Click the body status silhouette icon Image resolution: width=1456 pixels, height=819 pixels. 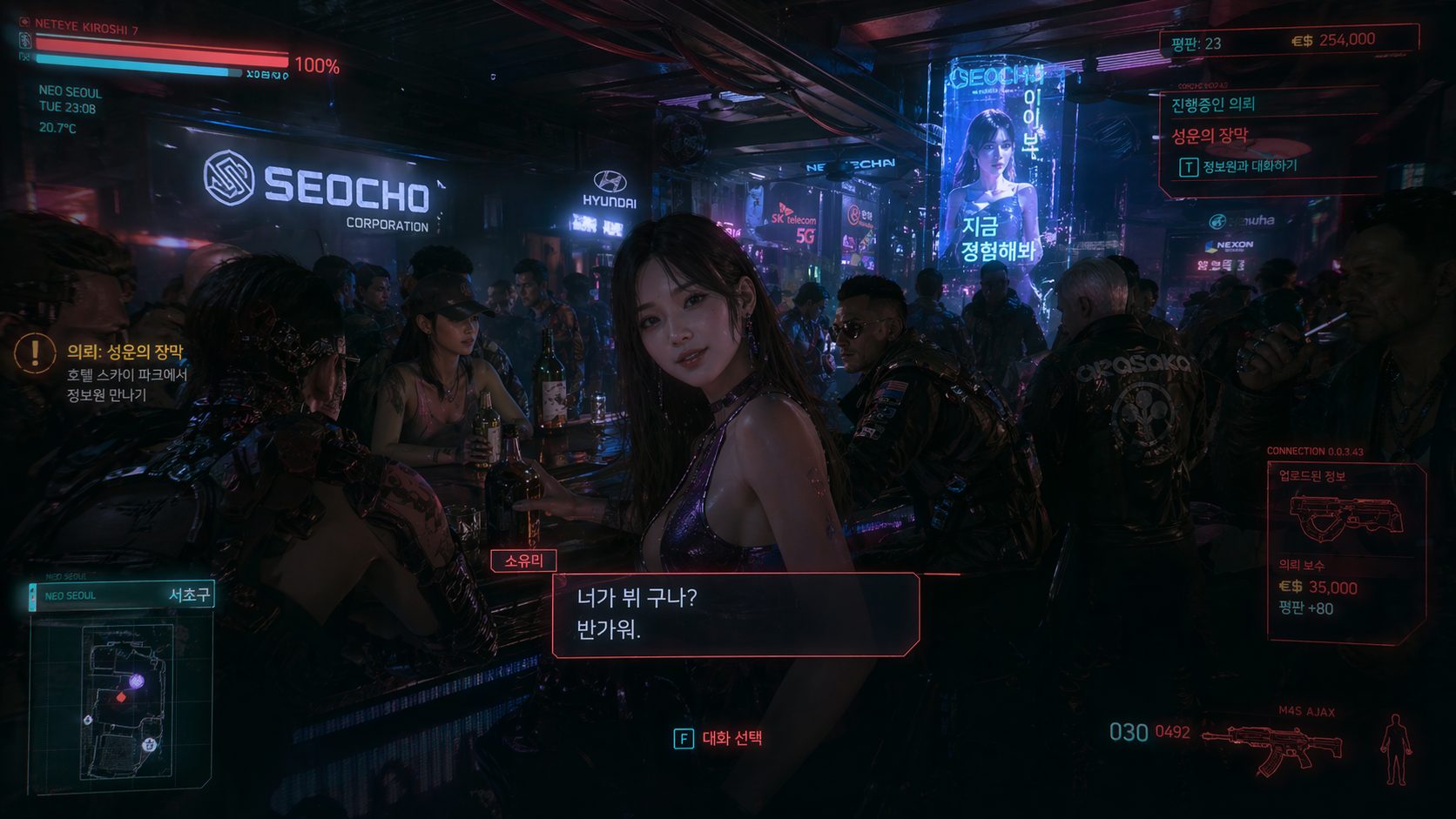click(1395, 749)
